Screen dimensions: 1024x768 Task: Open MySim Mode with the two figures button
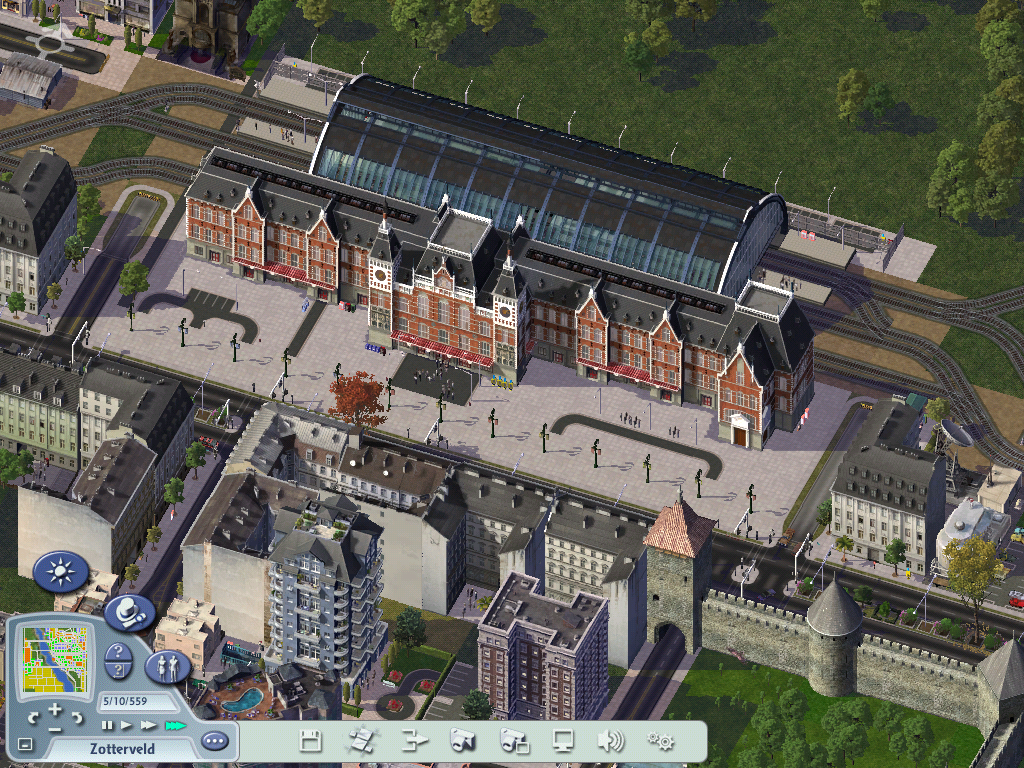point(168,667)
